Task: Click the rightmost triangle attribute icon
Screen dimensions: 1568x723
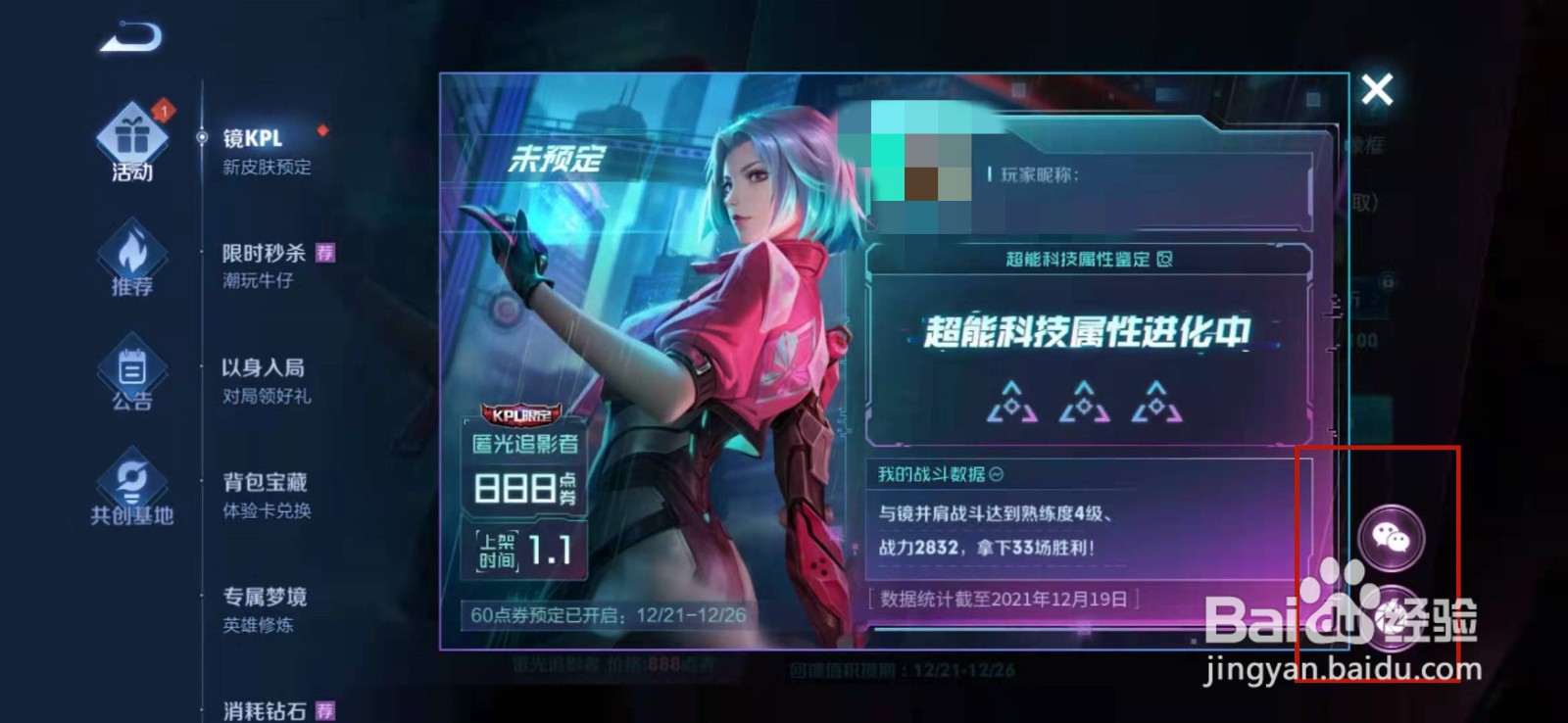Action: 1156,402
